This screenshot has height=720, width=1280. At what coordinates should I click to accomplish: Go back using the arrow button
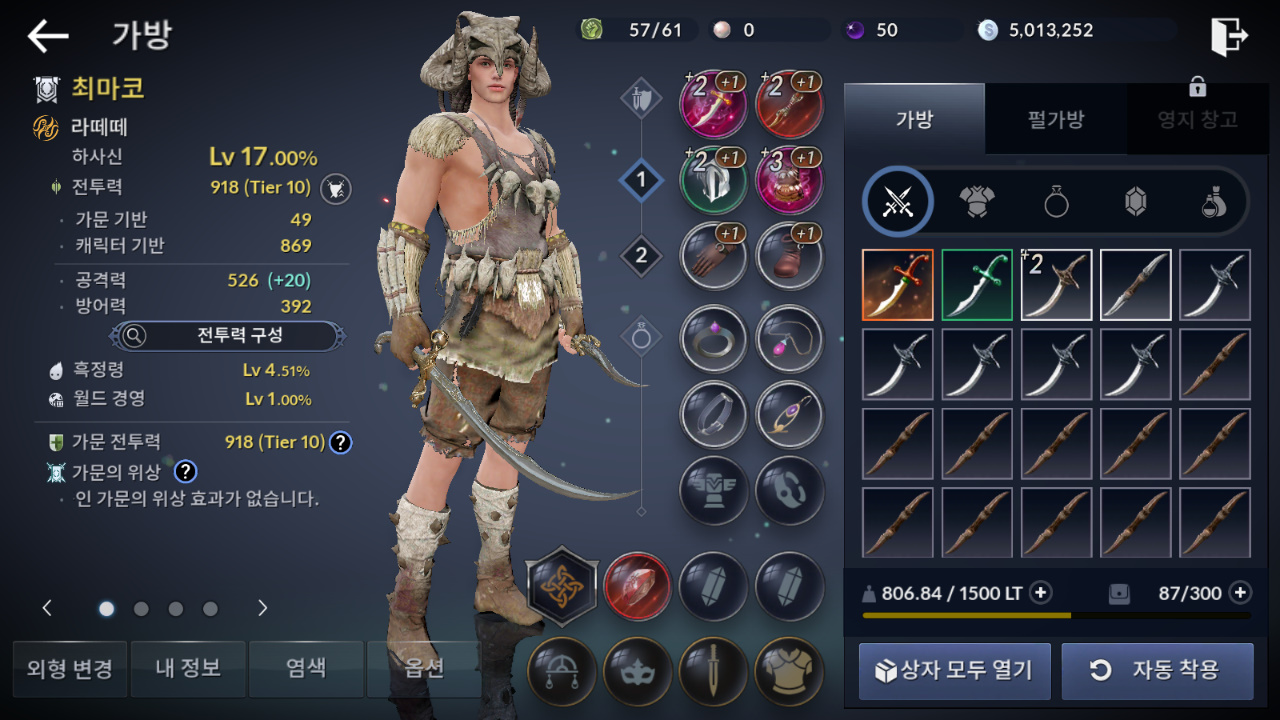(x=48, y=37)
